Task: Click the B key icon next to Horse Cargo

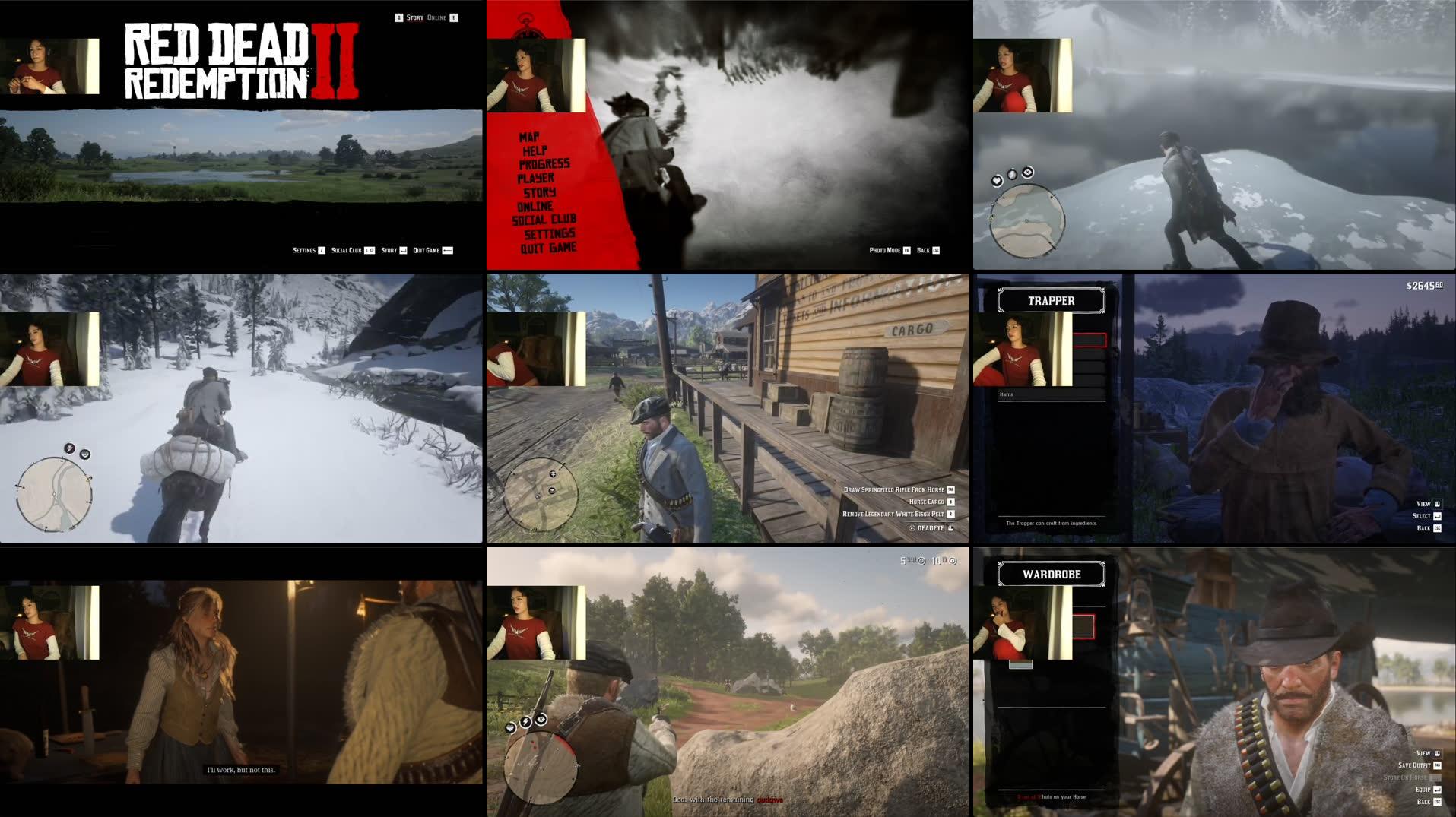Action: click(950, 502)
